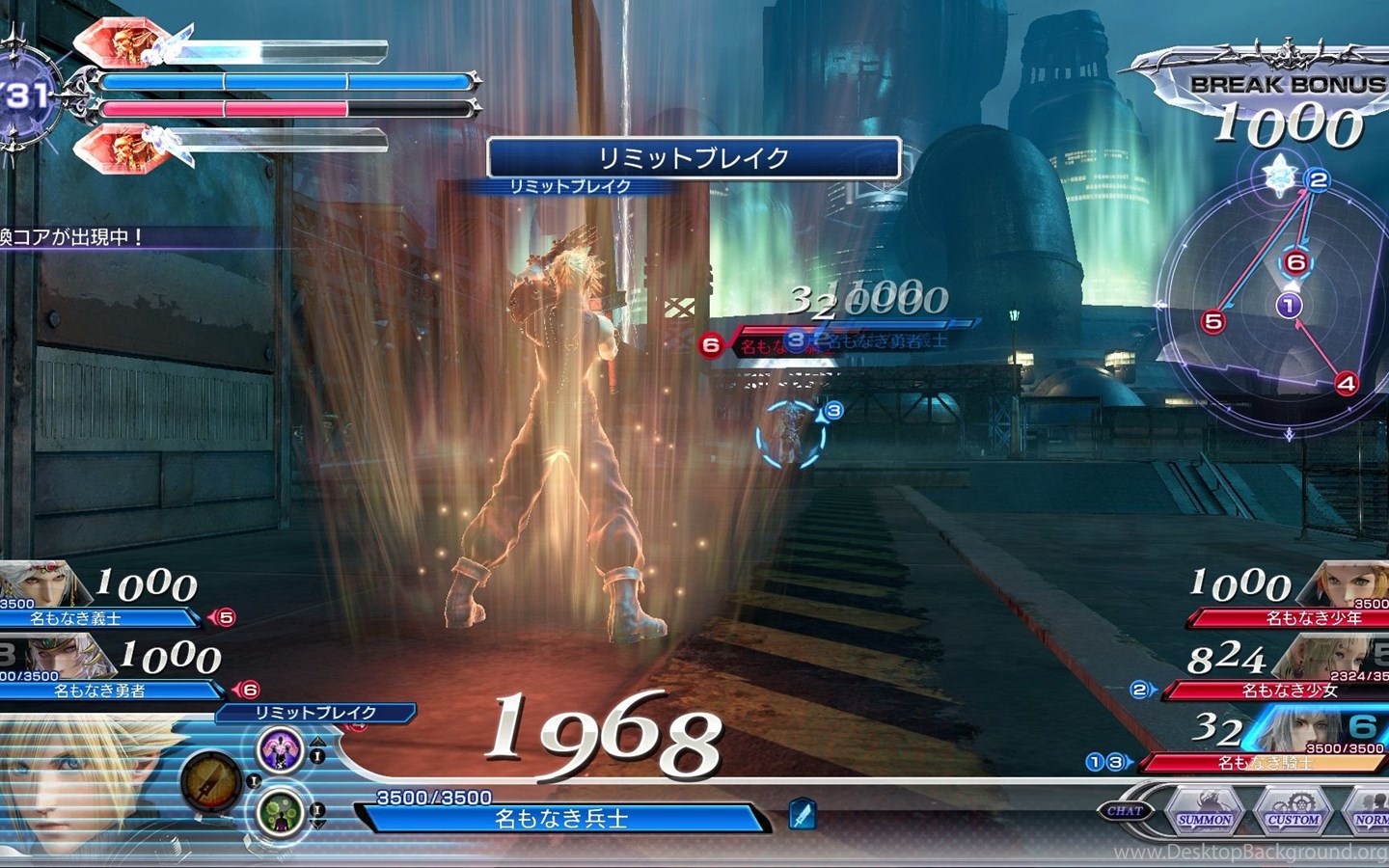Select enemy marker 5 on the radar
The height and width of the screenshot is (868, 1389).
point(1213,321)
